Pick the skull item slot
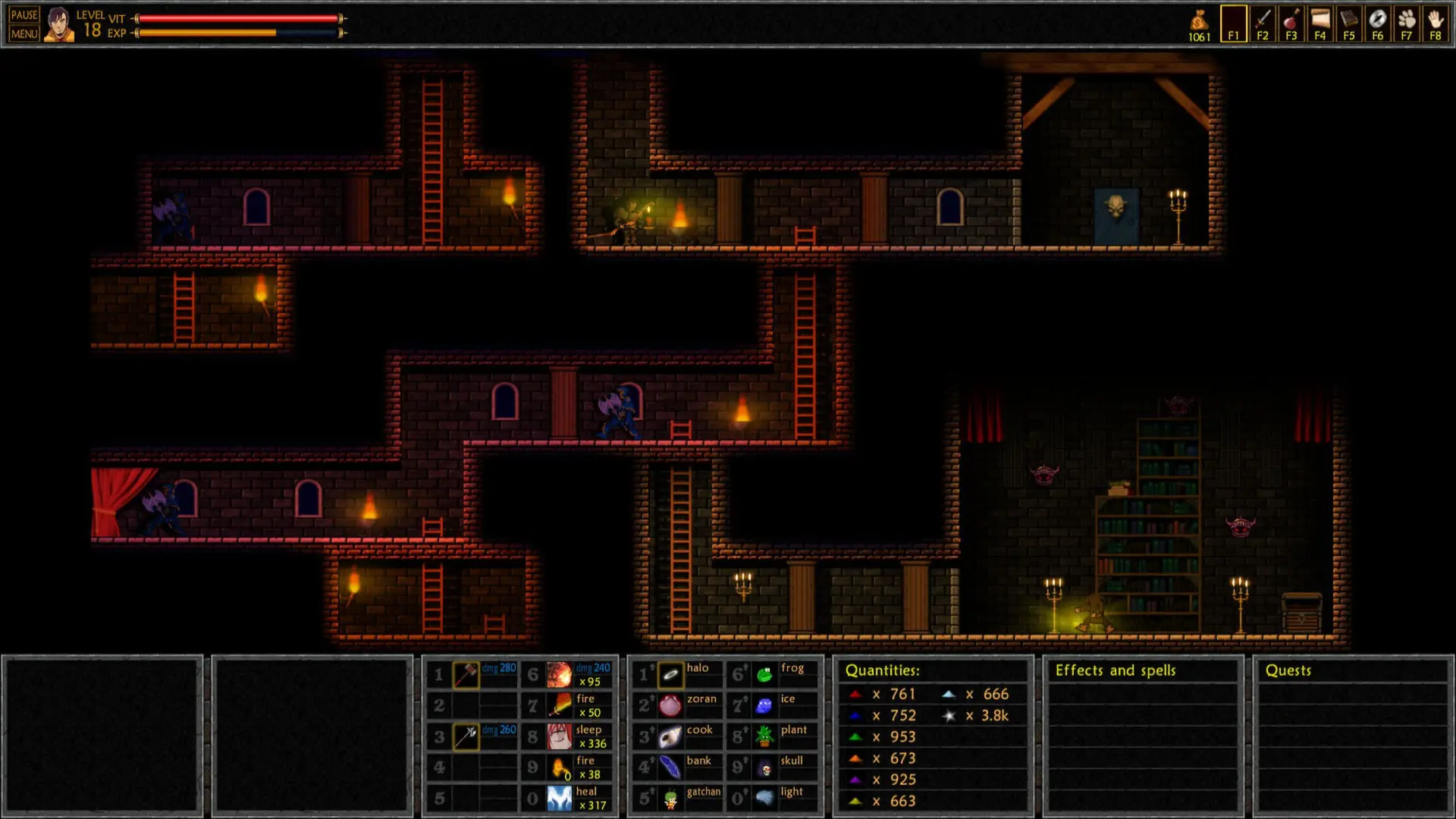 point(764,767)
